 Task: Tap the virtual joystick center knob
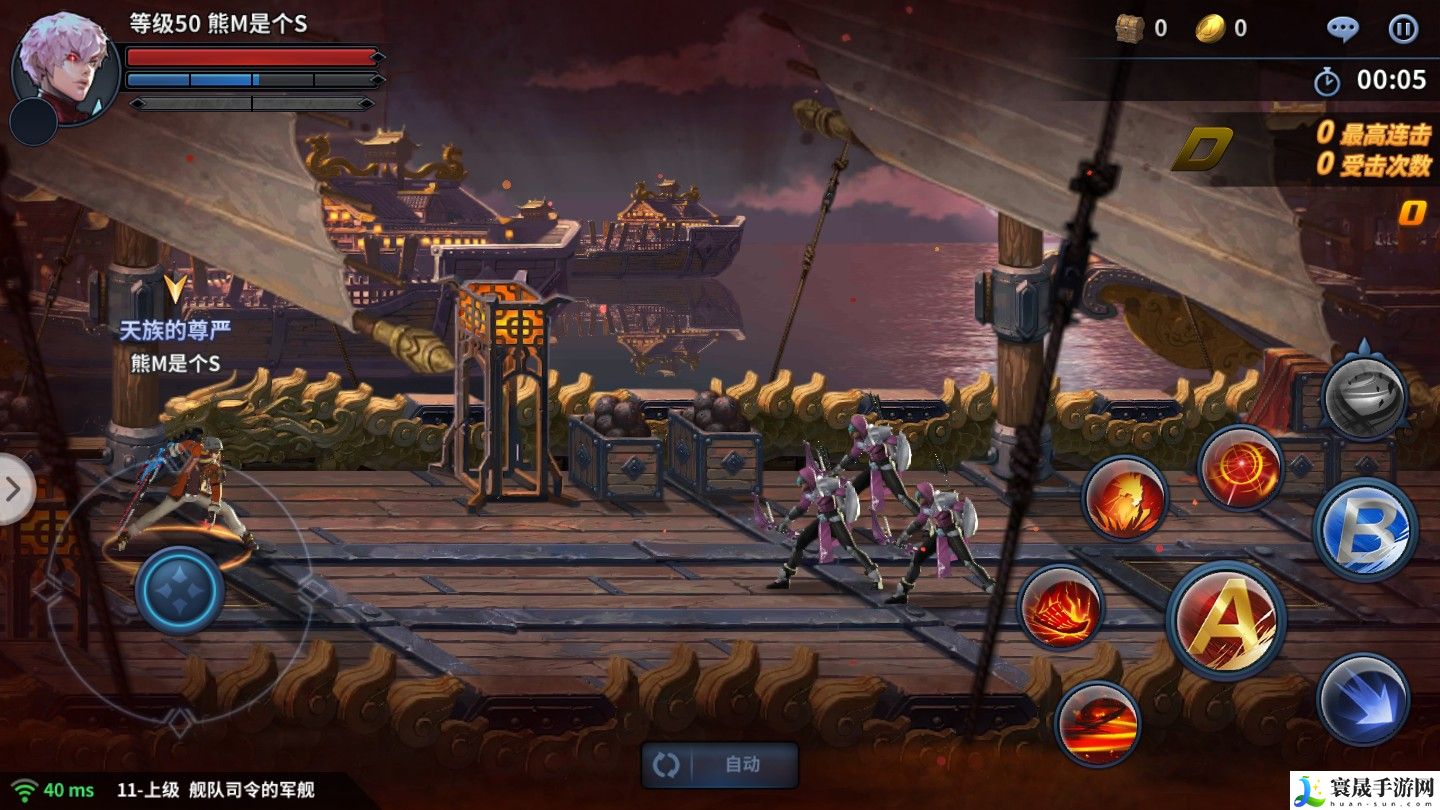click(180, 590)
